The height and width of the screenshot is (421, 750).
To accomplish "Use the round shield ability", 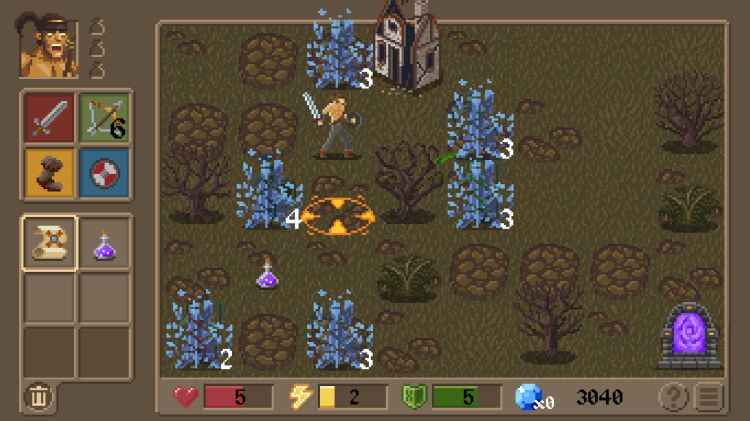I will [104, 171].
